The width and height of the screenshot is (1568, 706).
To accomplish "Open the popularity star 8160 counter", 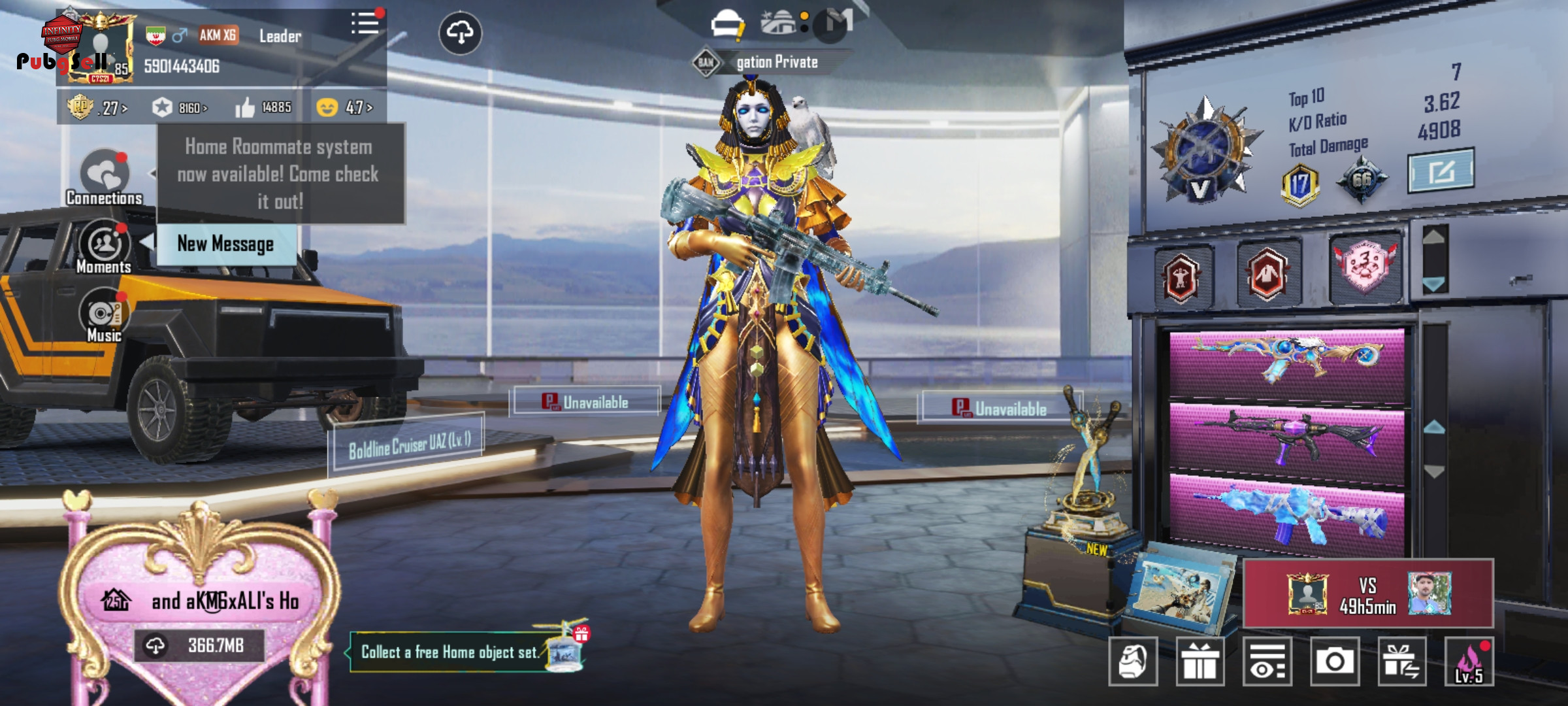I will tap(179, 107).
